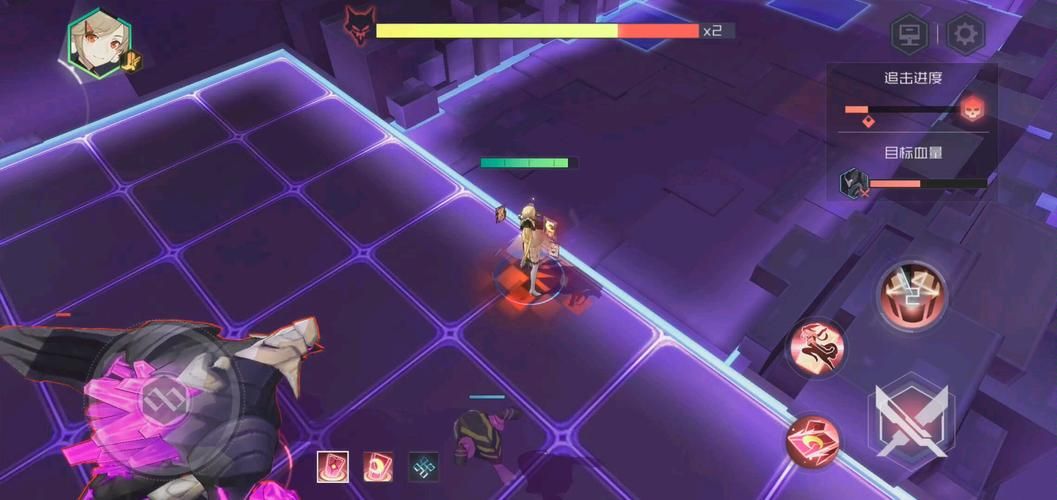Screen dimensions: 1057x500
Task: Click the monitor icon beside the gear
Action: [909, 35]
